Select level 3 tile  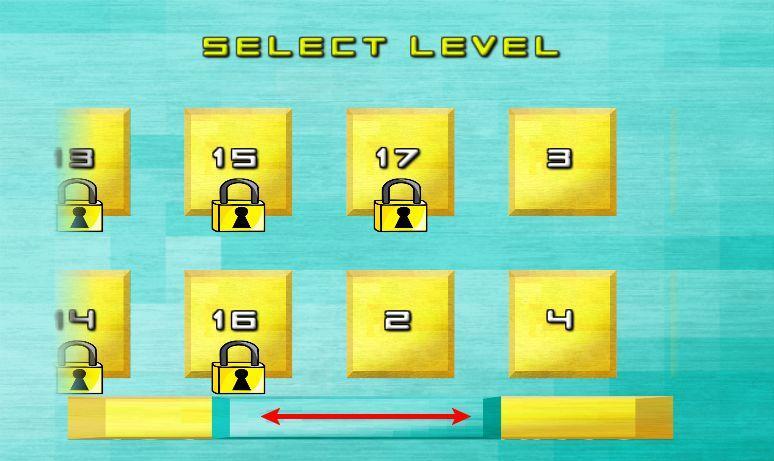pyautogui.click(x=562, y=162)
